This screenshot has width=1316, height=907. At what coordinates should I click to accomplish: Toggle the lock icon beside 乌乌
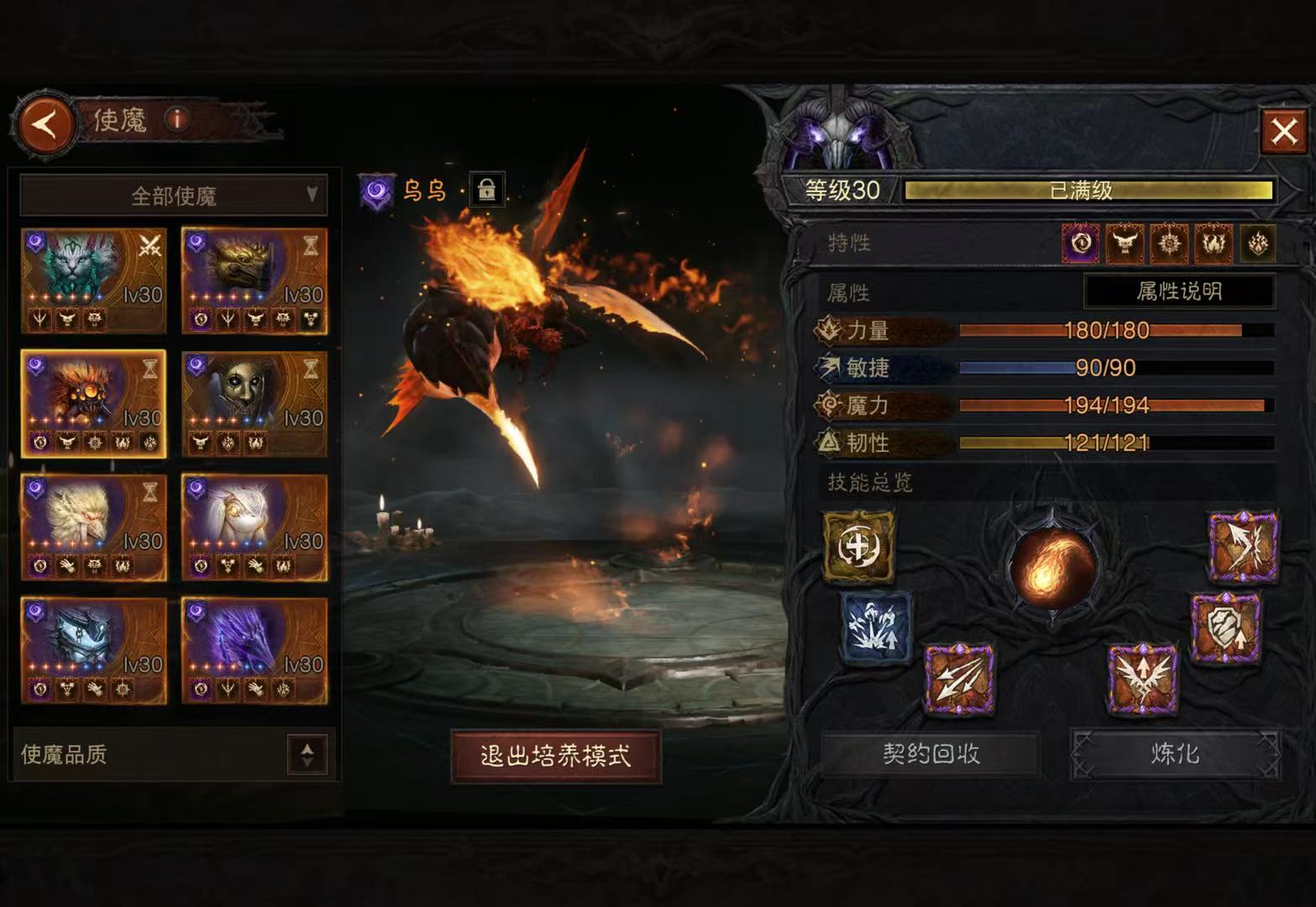(x=486, y=190)
